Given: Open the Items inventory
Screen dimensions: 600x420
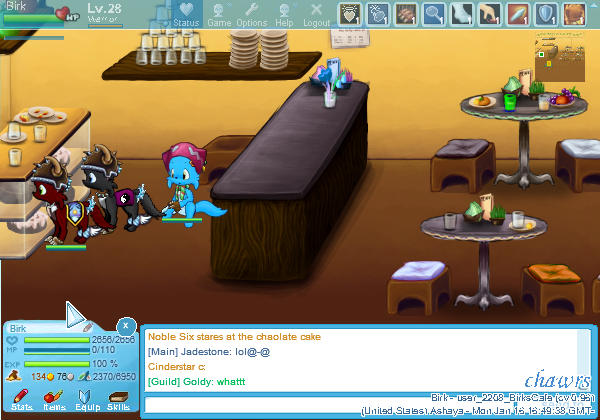Looking at the screenshot, I should pyautogui.click(x=54, y=400).
